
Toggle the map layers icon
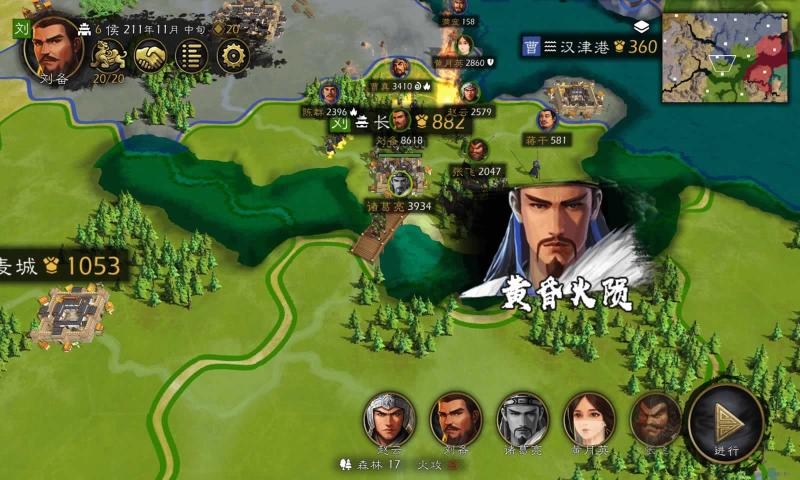(641, 27)
